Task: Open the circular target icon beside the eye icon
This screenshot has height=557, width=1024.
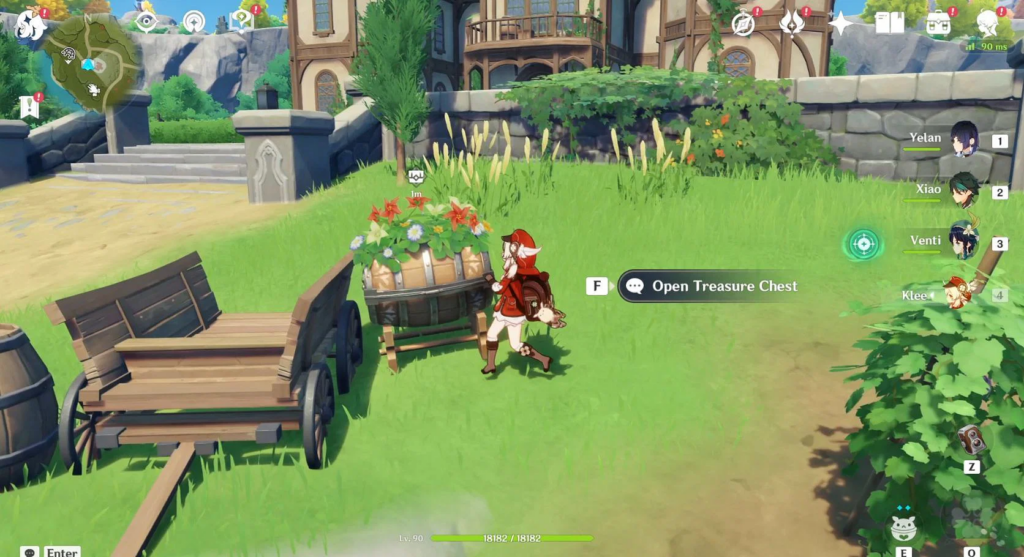Action: pos(194,21)
